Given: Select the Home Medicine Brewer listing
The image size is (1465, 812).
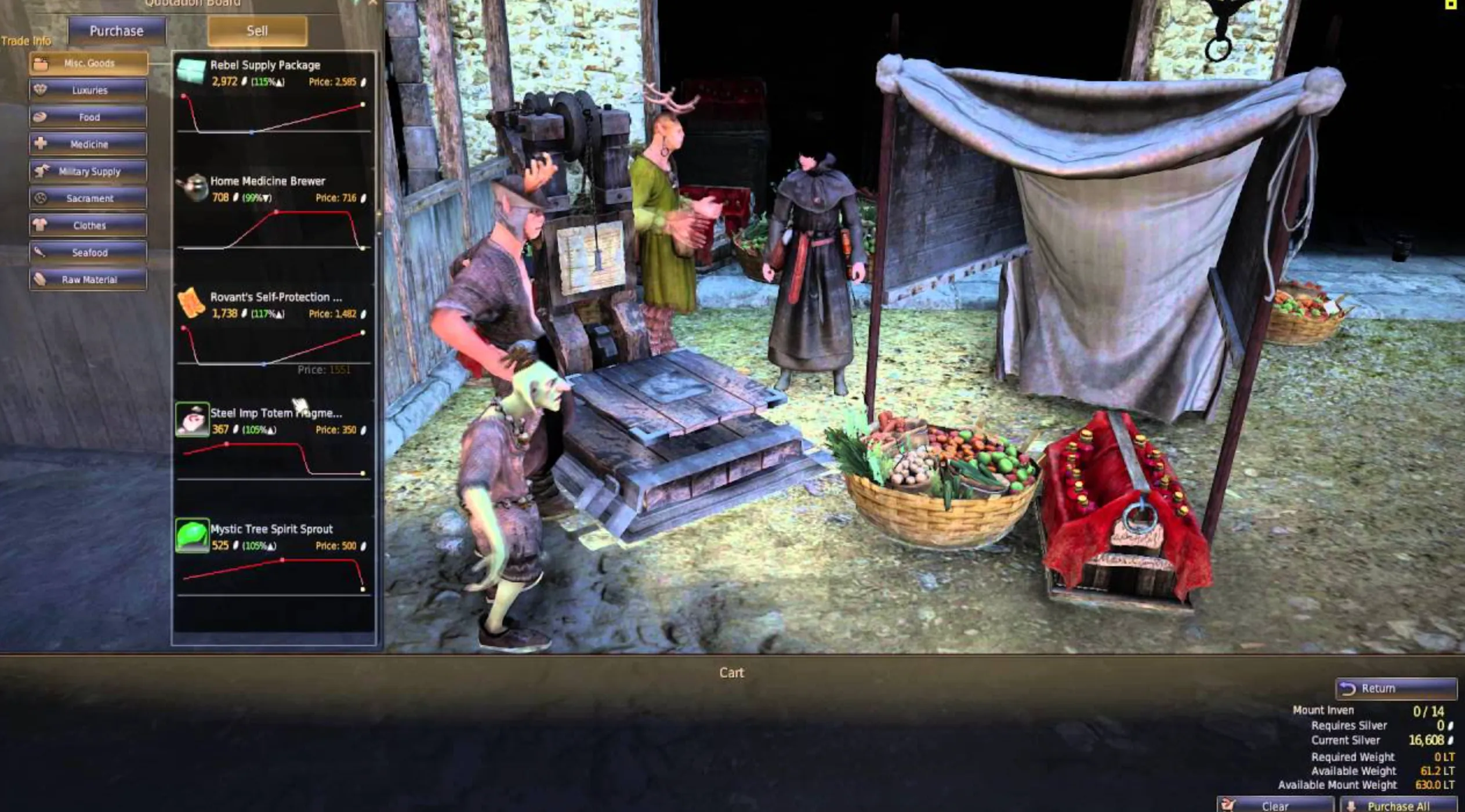Looking at the screenshot, I should (267, 182).
